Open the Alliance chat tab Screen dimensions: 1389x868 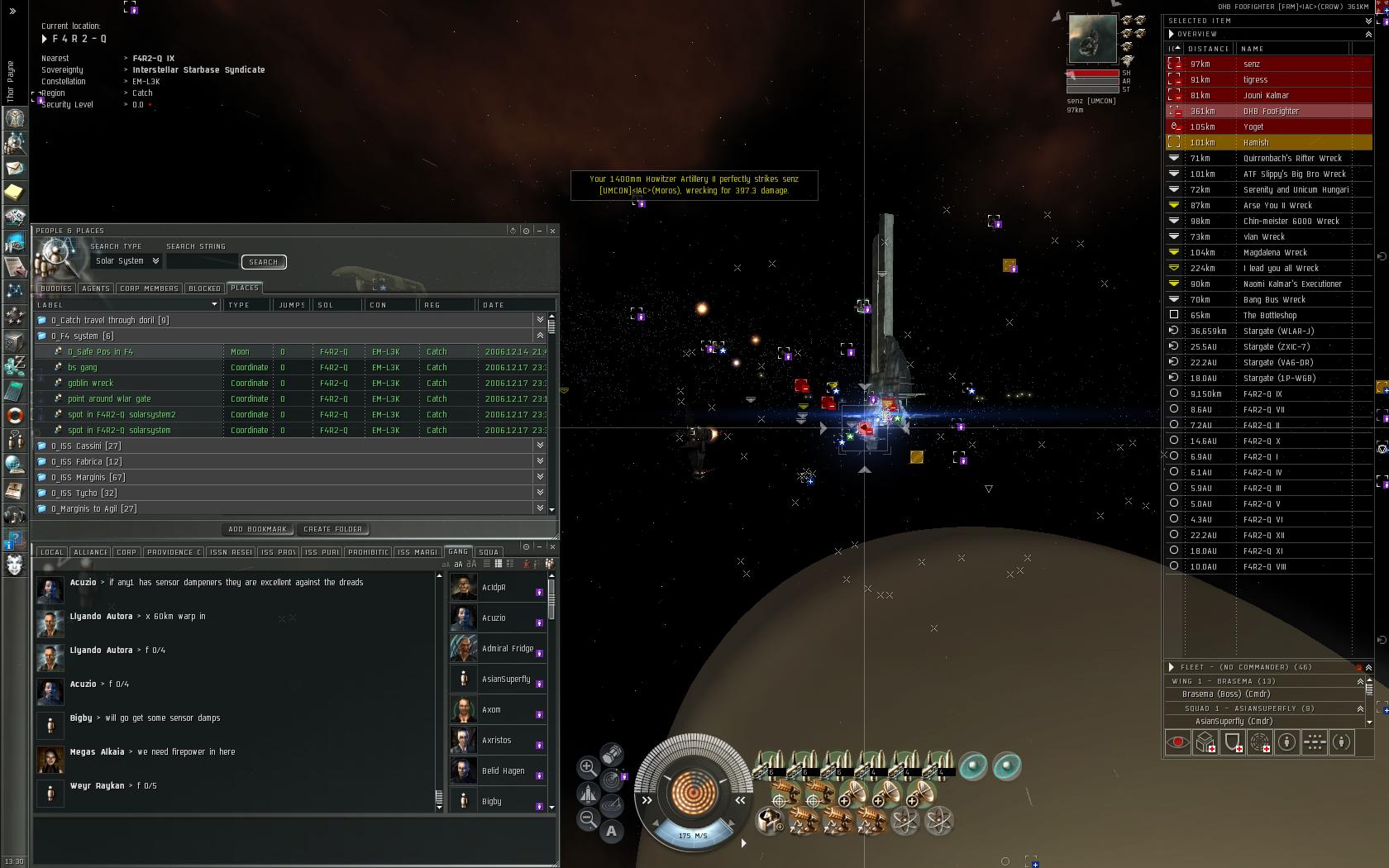(90, 552)
